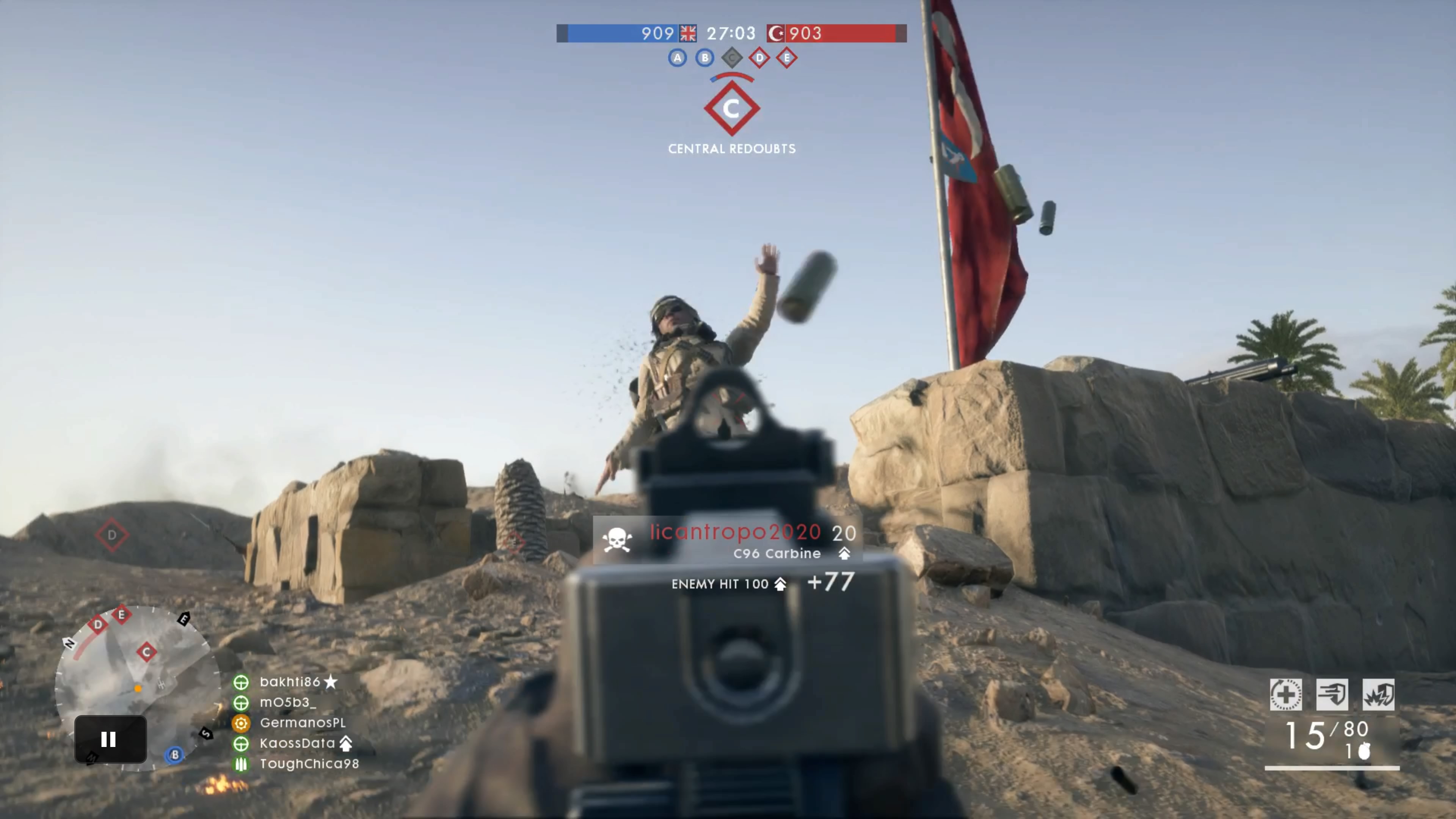Click the C flag marker on the minimap
The width and height of the screenshot is (1456, 819).
click(146, 652)
